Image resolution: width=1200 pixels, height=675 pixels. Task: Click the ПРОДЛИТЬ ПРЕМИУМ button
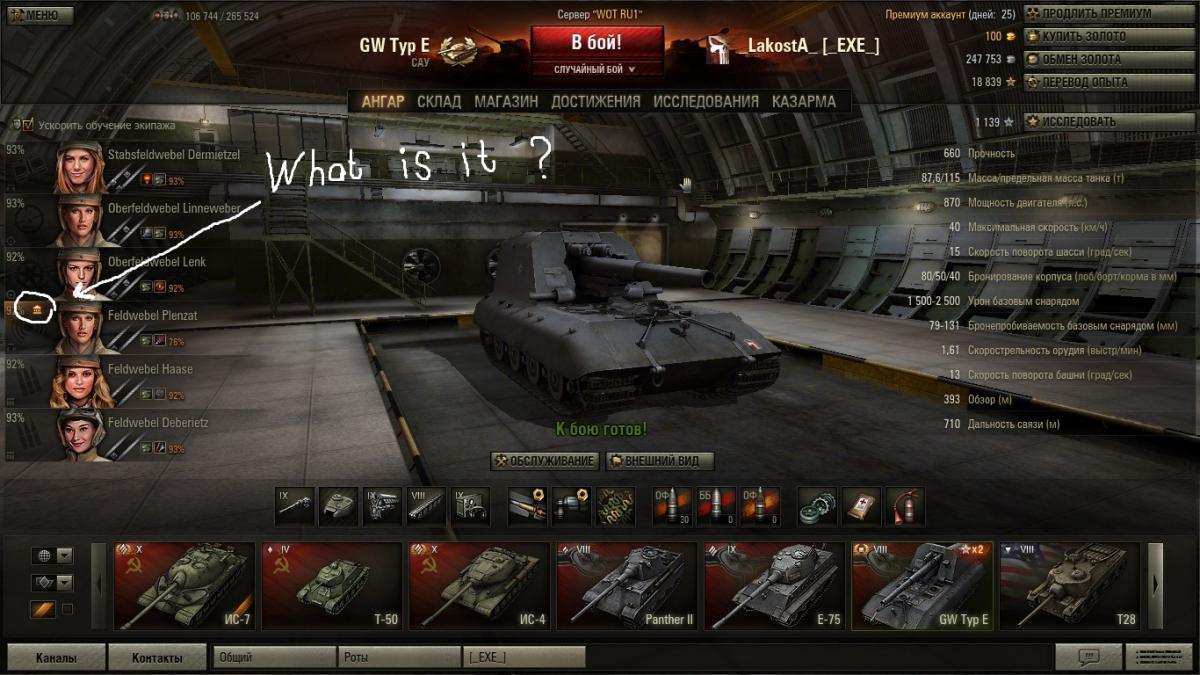(x=1095, y=14)
